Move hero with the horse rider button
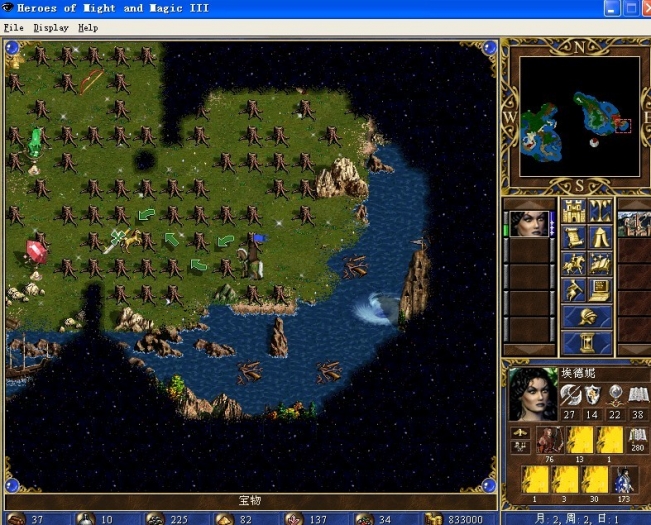Image resolution: width=651 pixels, height=525 pixels. click(573, 264)
